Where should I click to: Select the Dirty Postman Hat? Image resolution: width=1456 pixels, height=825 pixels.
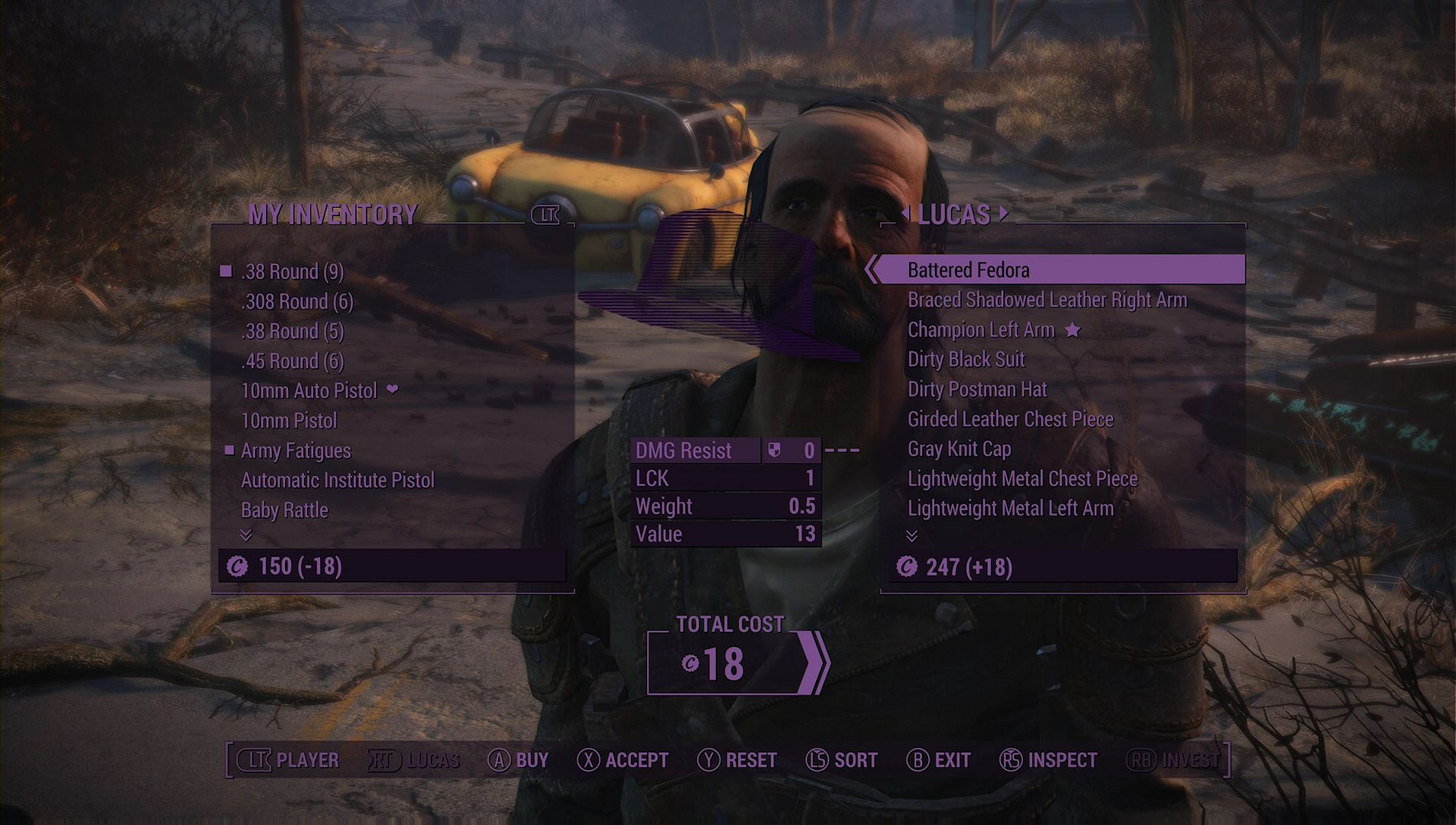tap(977, 390)
